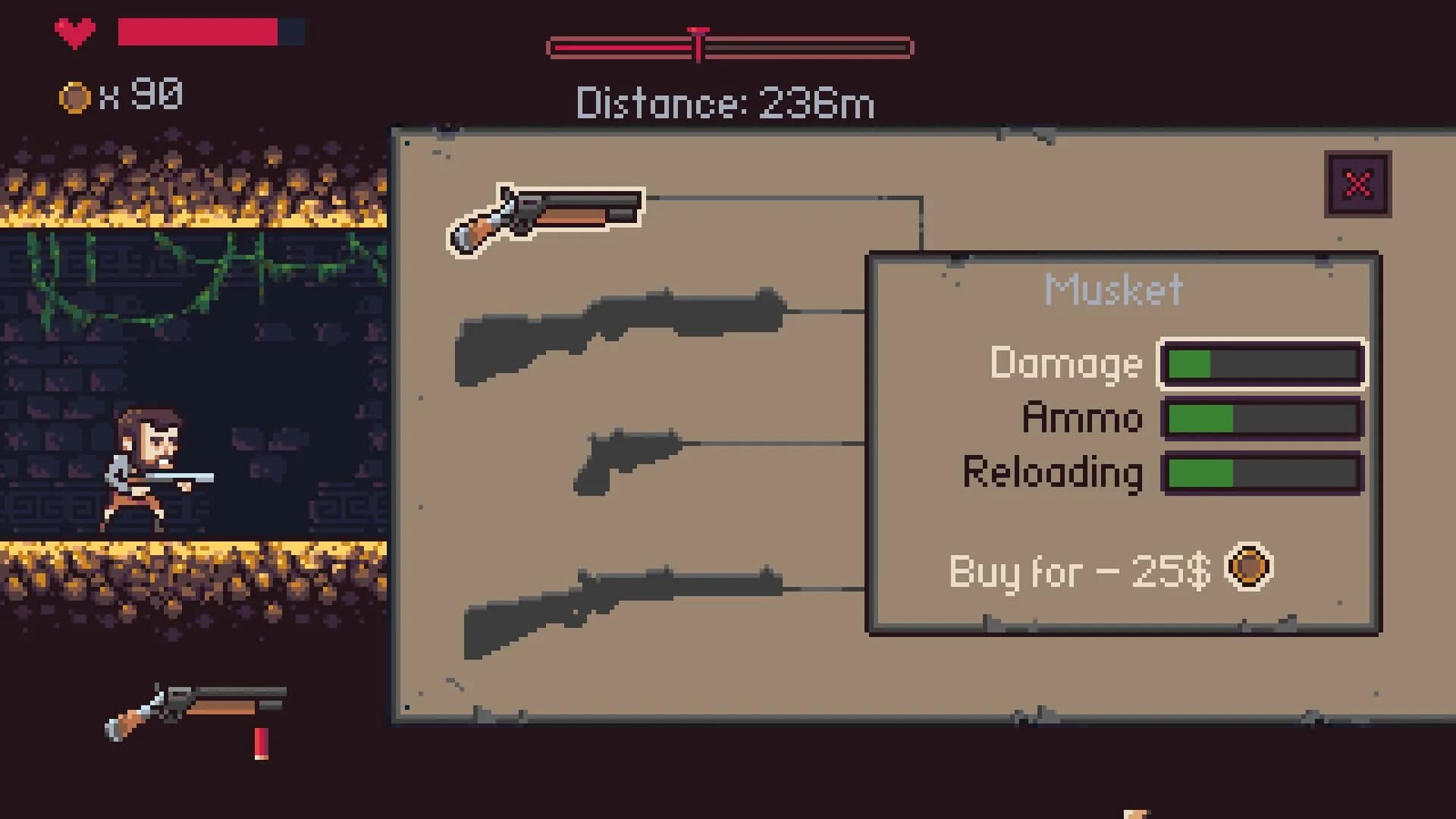
Task: Select the unlocked shotgun in the weapon tree
Action: [546, 212]
